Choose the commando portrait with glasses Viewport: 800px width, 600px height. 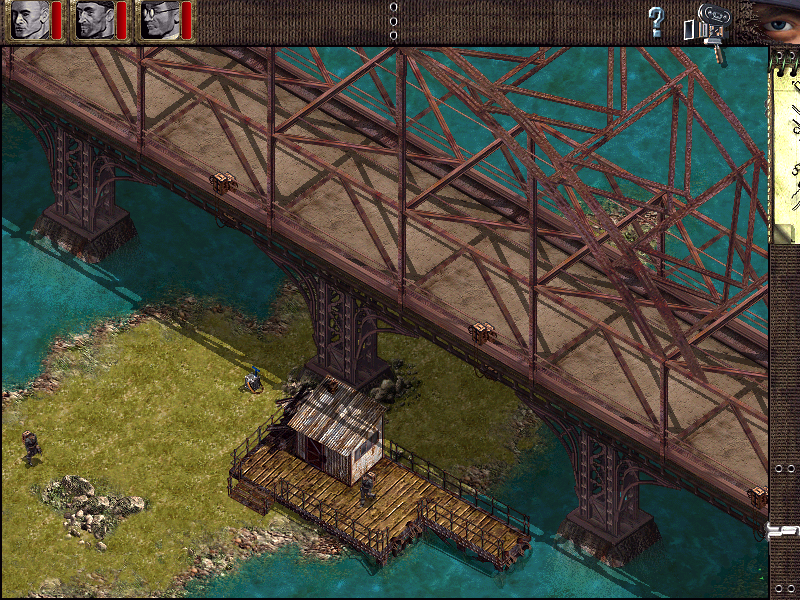click(x=159, y=20)
